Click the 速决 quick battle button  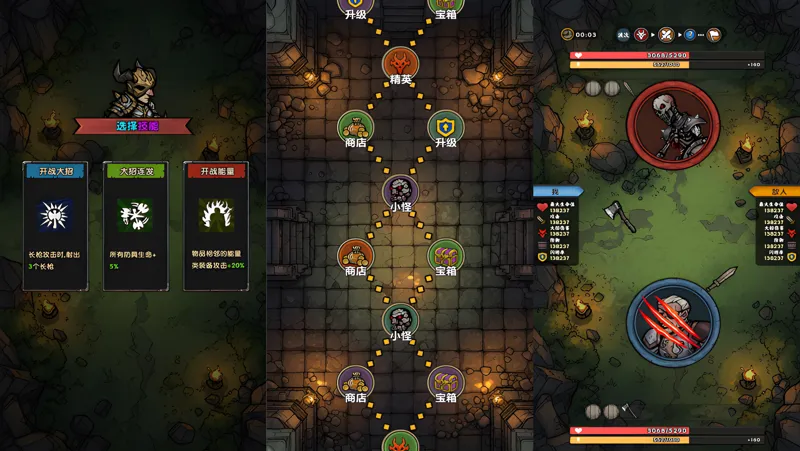tap(623, 35)
